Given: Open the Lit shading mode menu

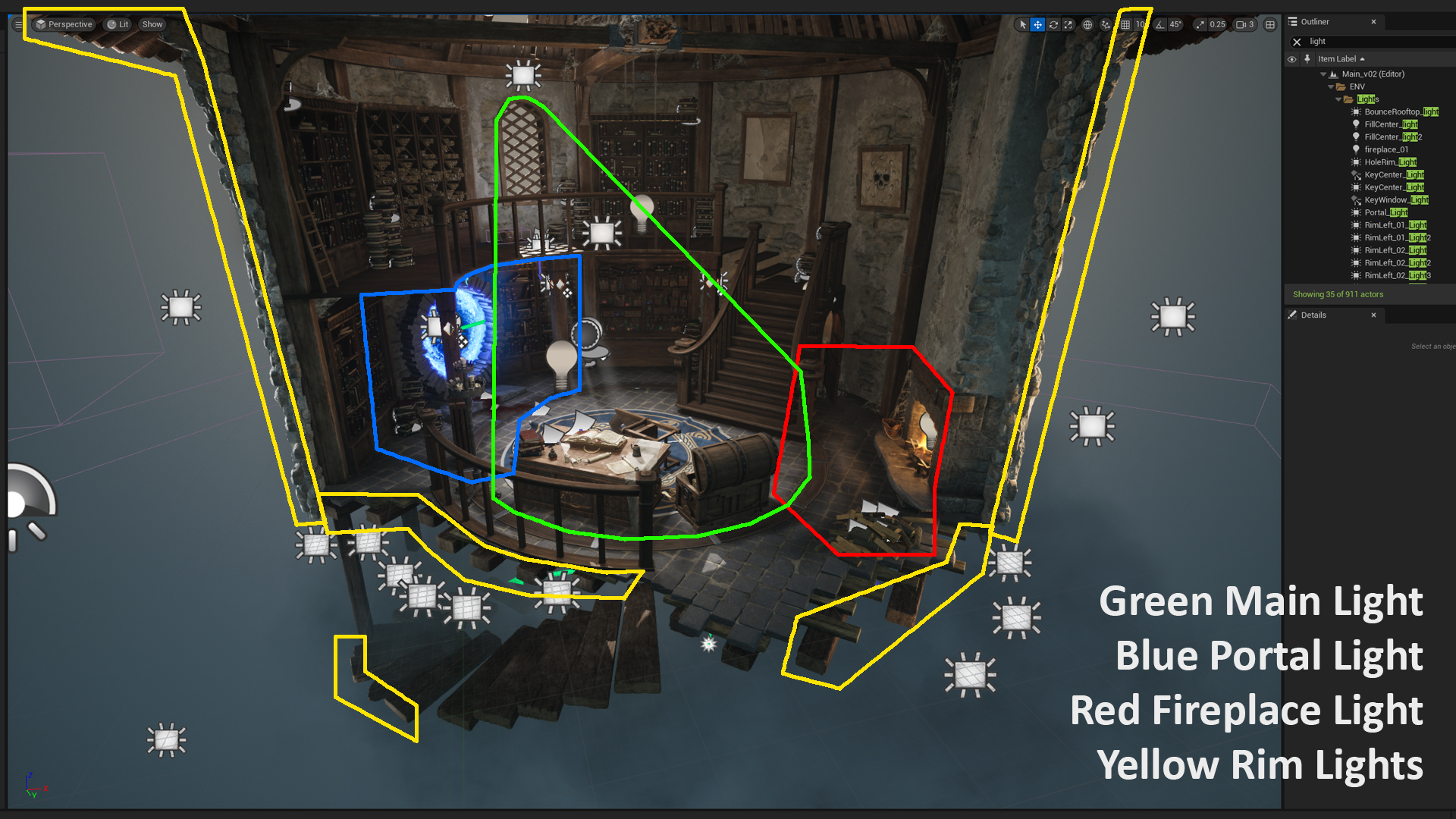Looking at the screenshot, I should (118, 24).
